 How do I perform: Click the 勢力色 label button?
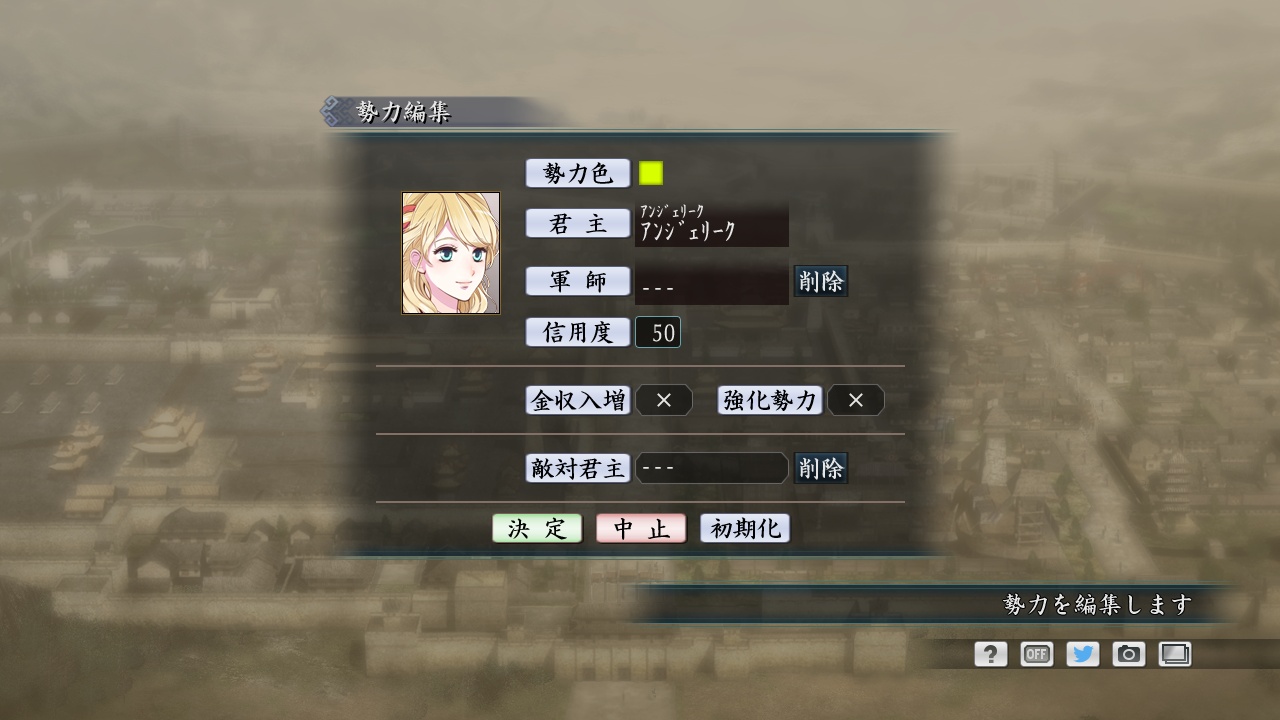coord(577,171)
